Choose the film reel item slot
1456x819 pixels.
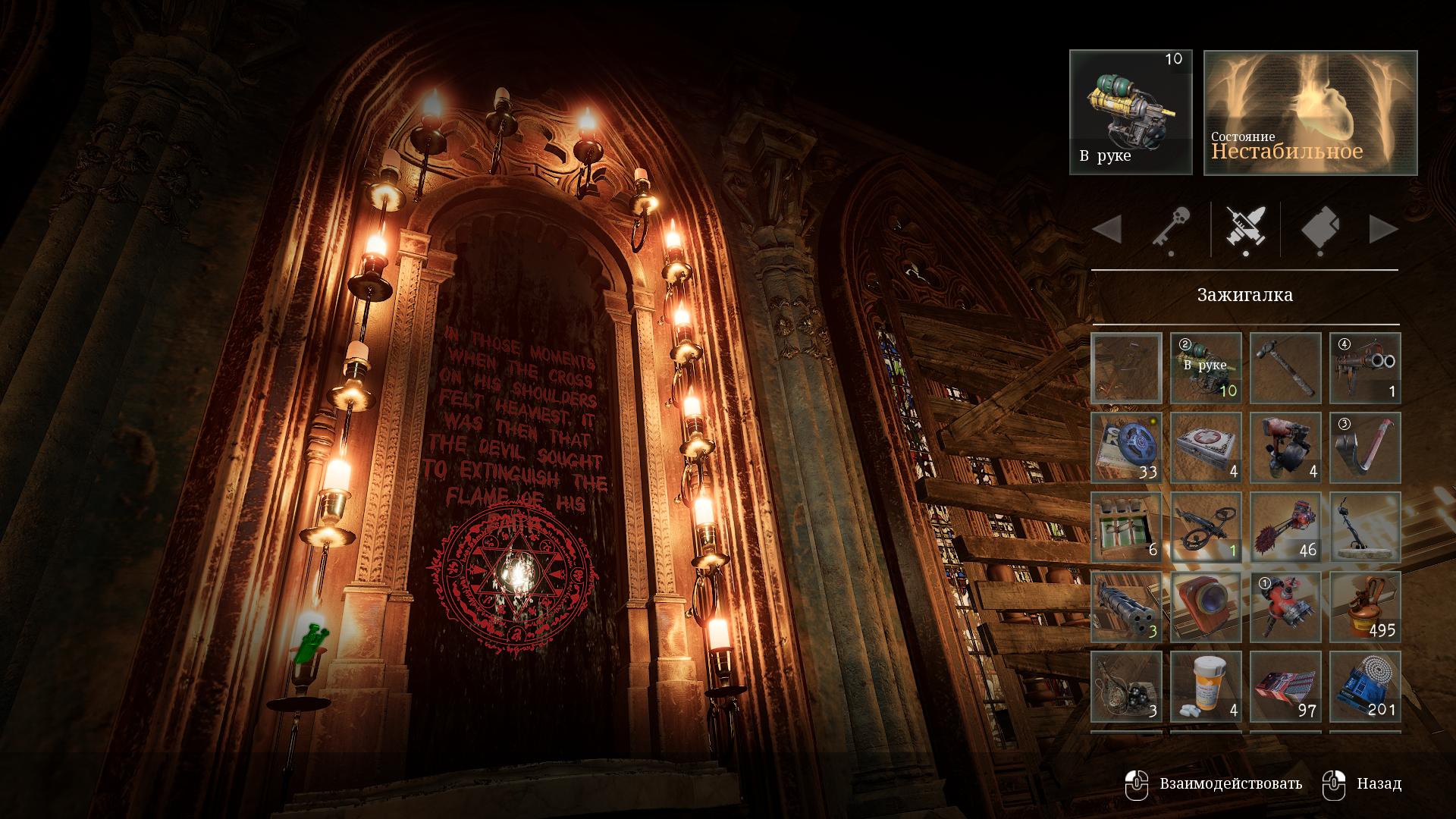click(x=1126, y=447)
